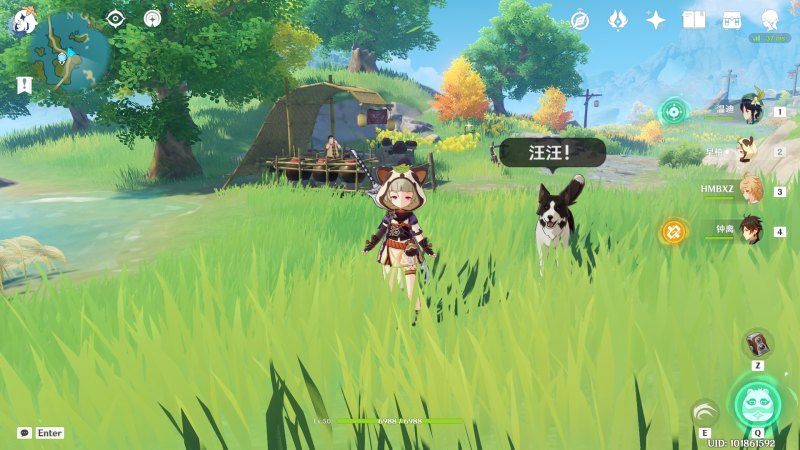
Task: Use the elemental skill wind icon
Action: click(705, 413)
